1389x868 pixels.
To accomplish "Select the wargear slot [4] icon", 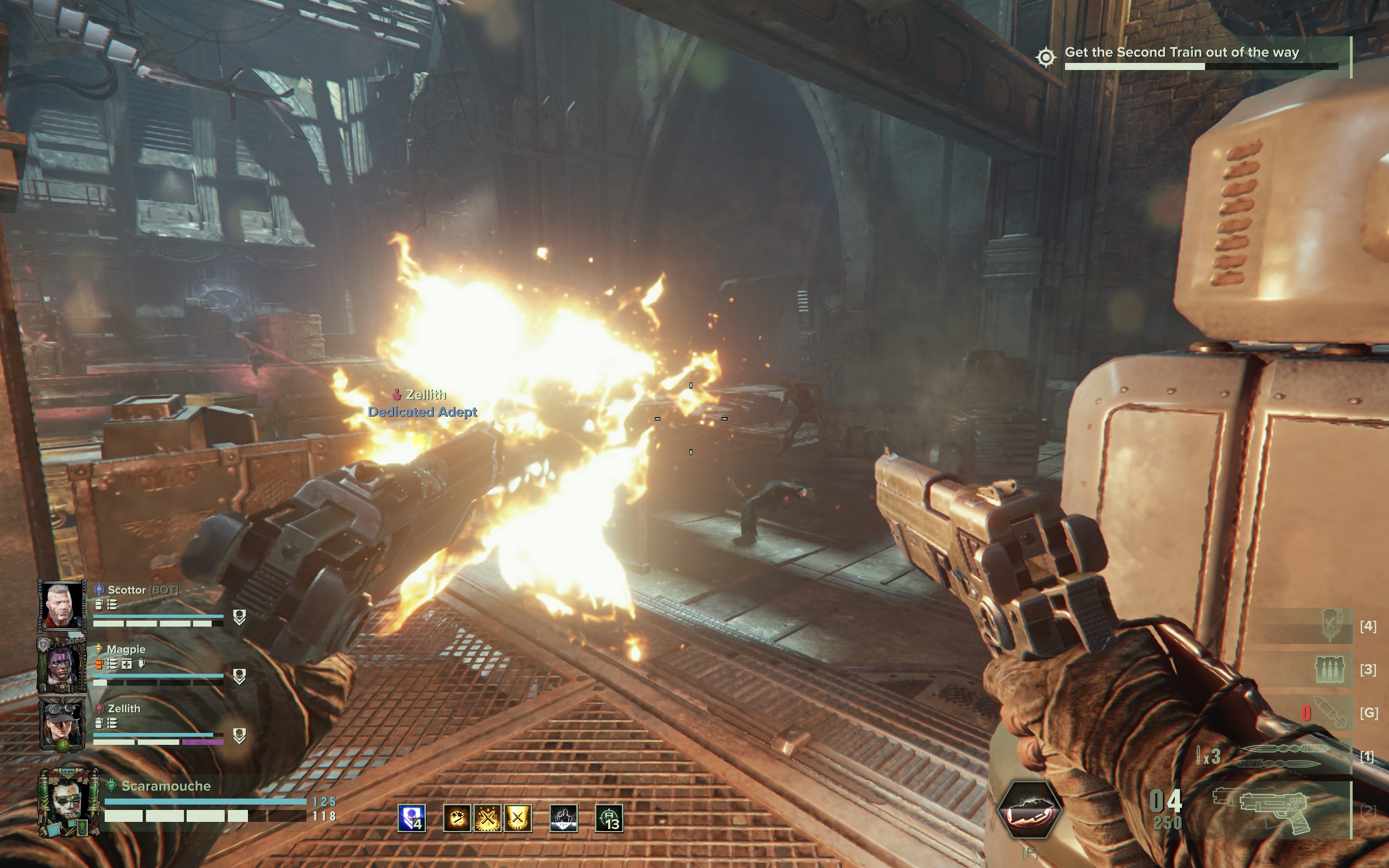I will coord(1331,623).
